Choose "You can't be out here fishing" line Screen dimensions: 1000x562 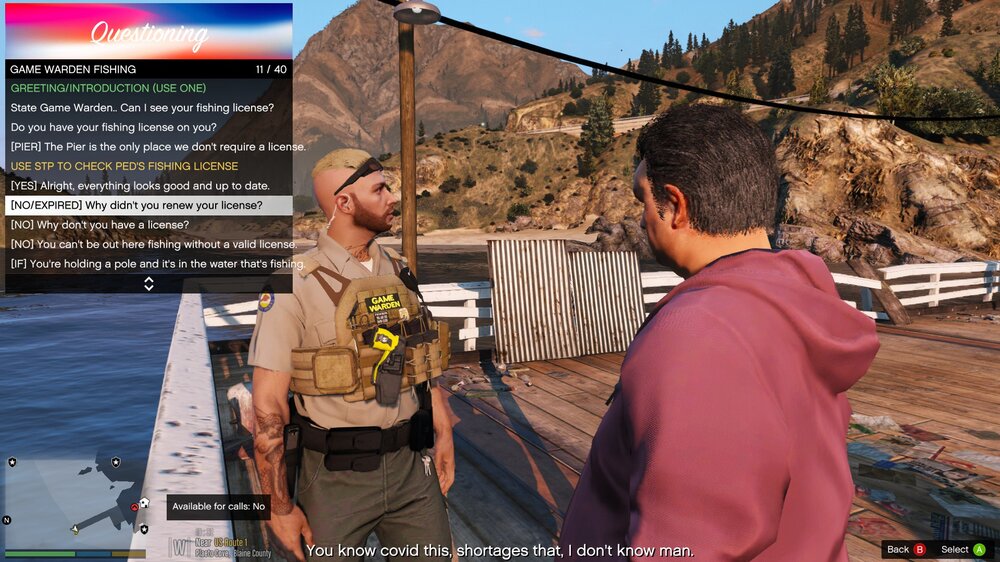[153, 244]
